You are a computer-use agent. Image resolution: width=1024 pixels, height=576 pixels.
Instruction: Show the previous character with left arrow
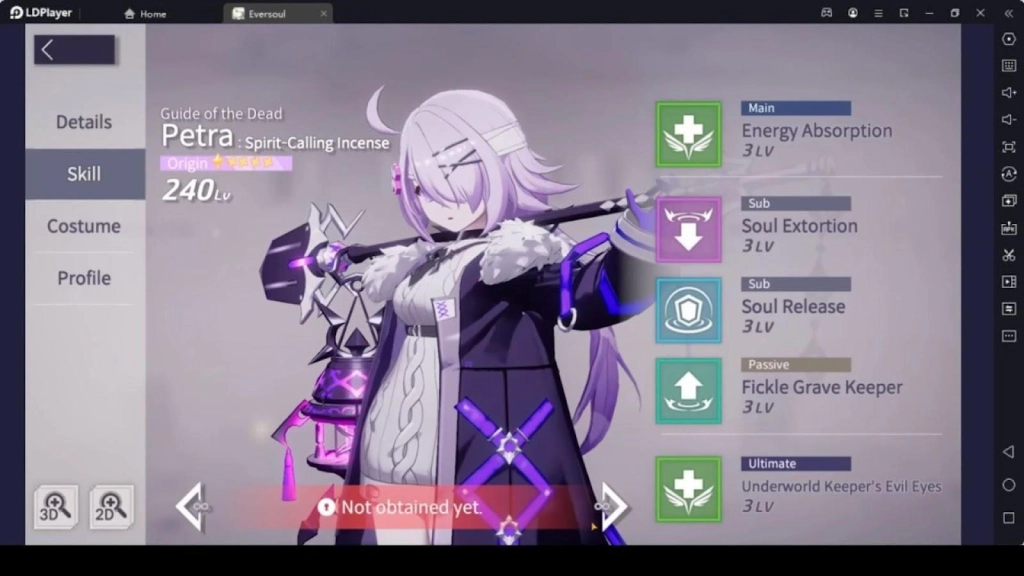[x=190, y=507]
